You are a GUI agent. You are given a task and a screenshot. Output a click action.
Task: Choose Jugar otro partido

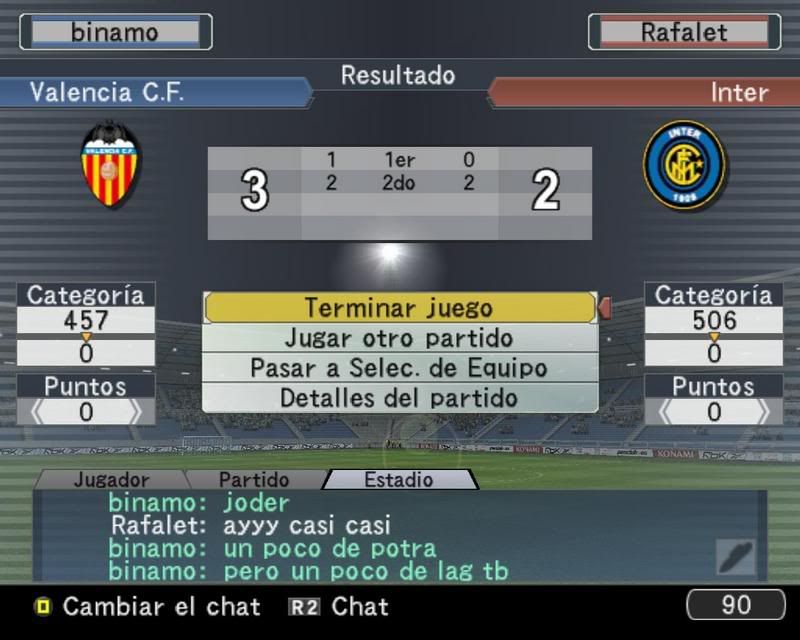pos(399,338)
